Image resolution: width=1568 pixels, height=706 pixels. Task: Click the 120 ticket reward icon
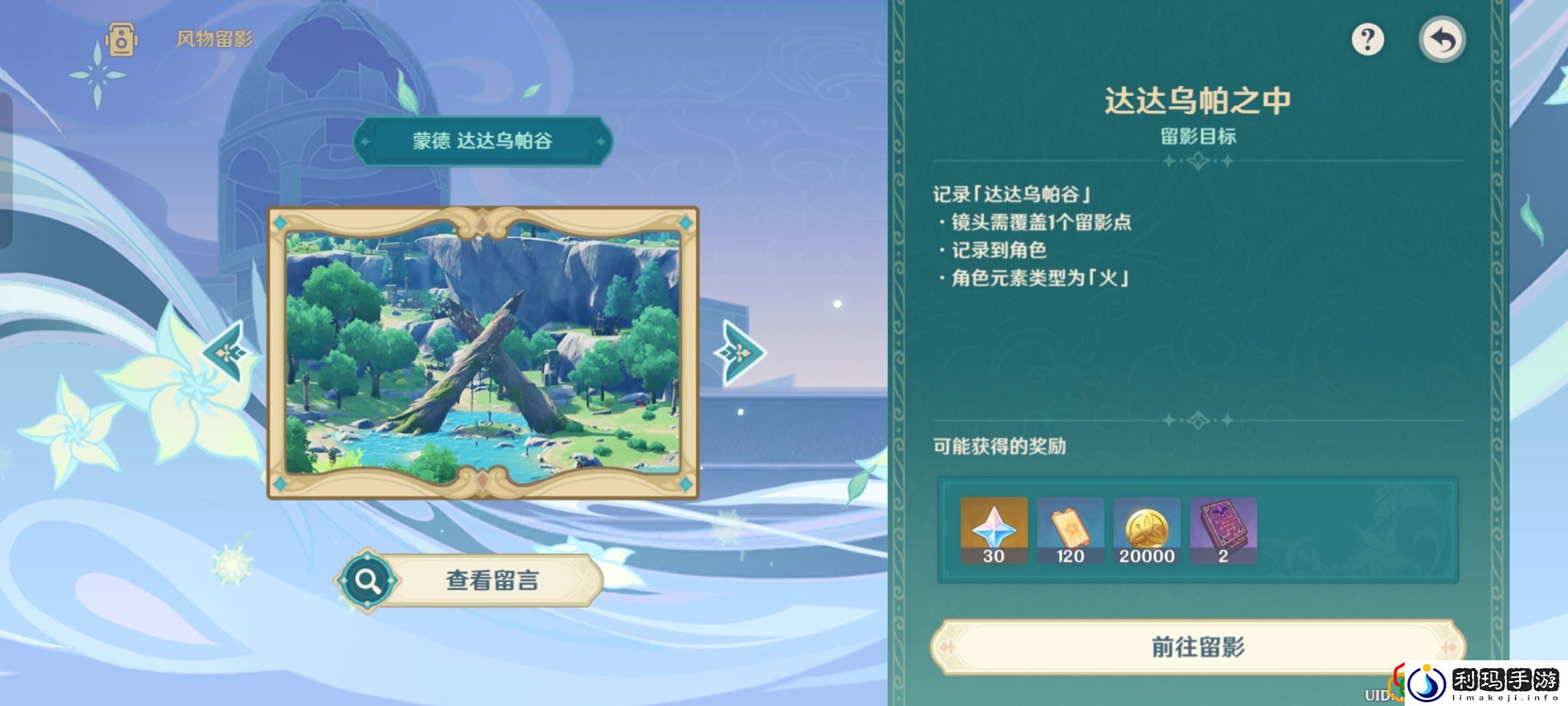(1069, 529)
